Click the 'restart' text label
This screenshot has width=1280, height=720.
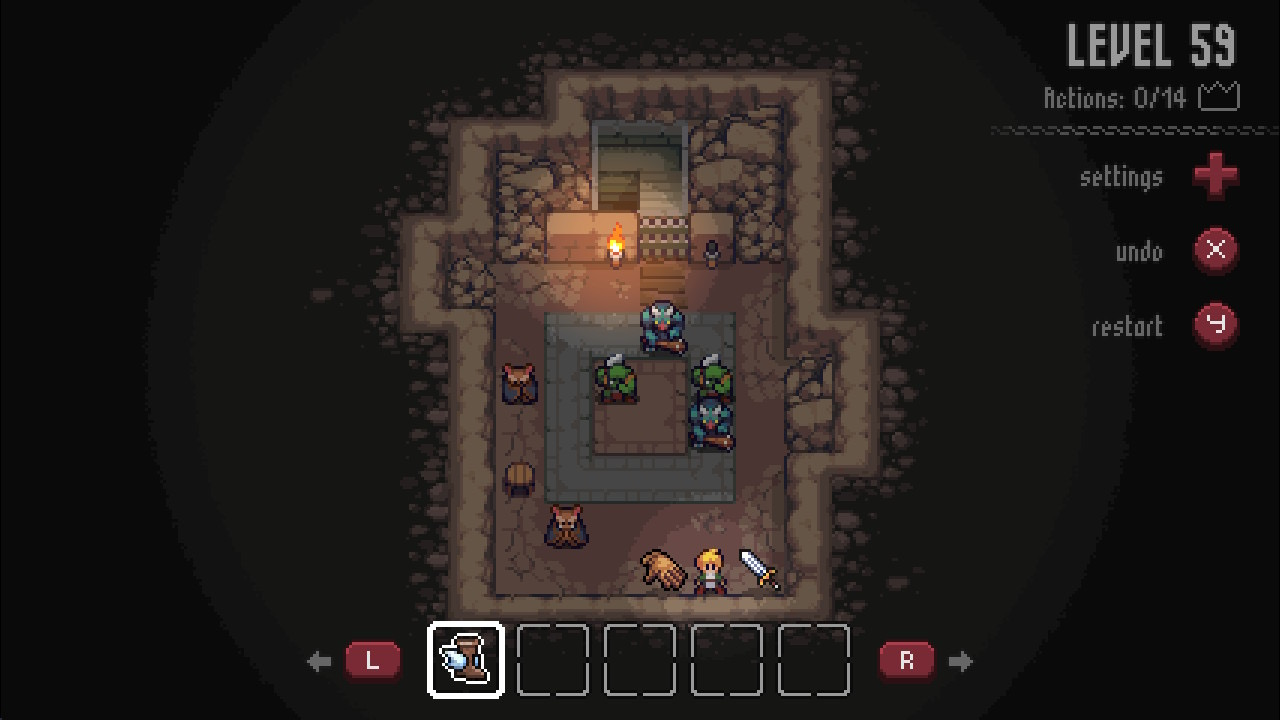click(x=1127, y=327)
